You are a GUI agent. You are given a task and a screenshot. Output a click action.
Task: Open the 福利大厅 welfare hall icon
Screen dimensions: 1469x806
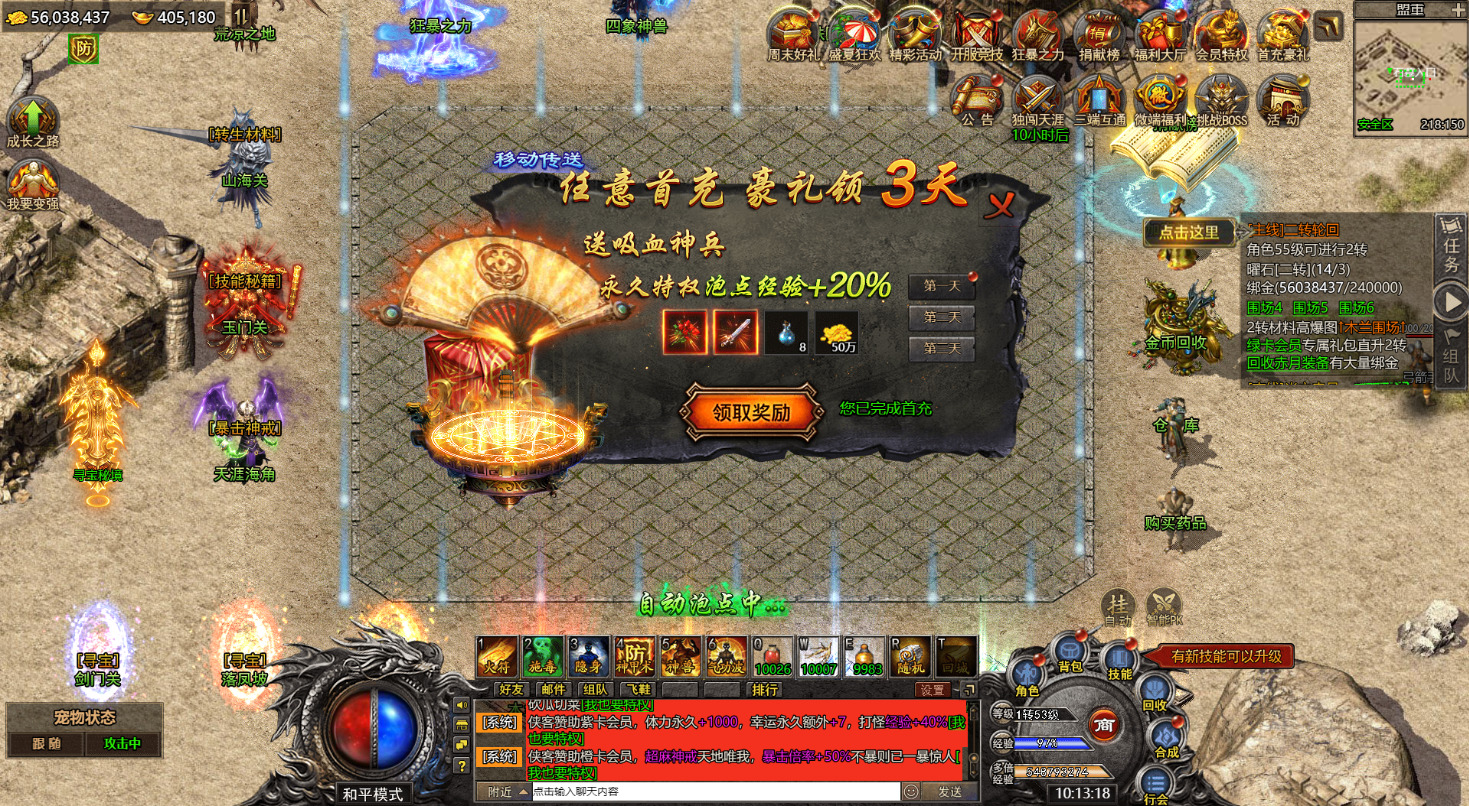click(x=1160, y=36)
